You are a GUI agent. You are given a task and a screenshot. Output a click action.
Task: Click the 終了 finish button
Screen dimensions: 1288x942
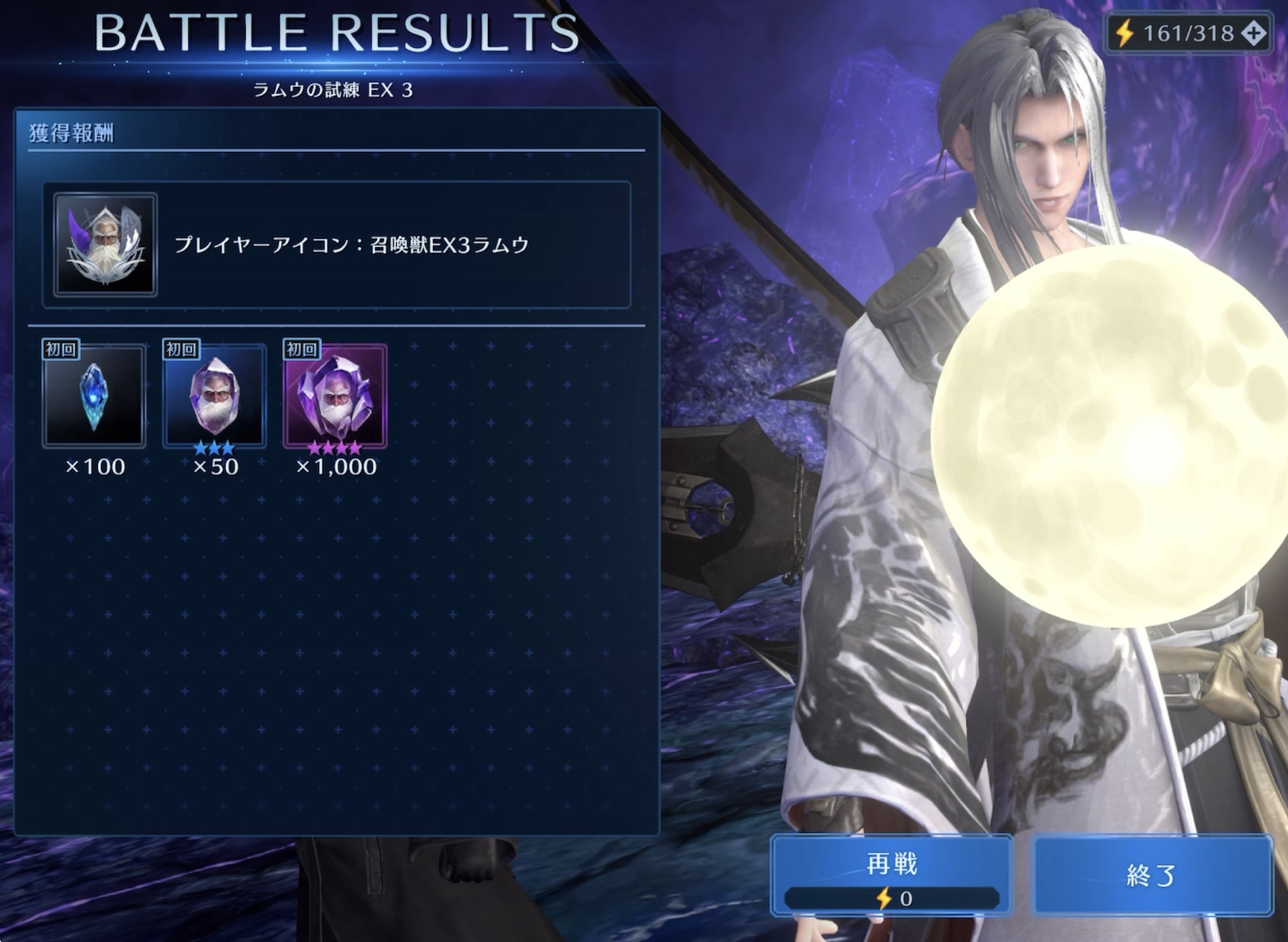point(1151,874)
